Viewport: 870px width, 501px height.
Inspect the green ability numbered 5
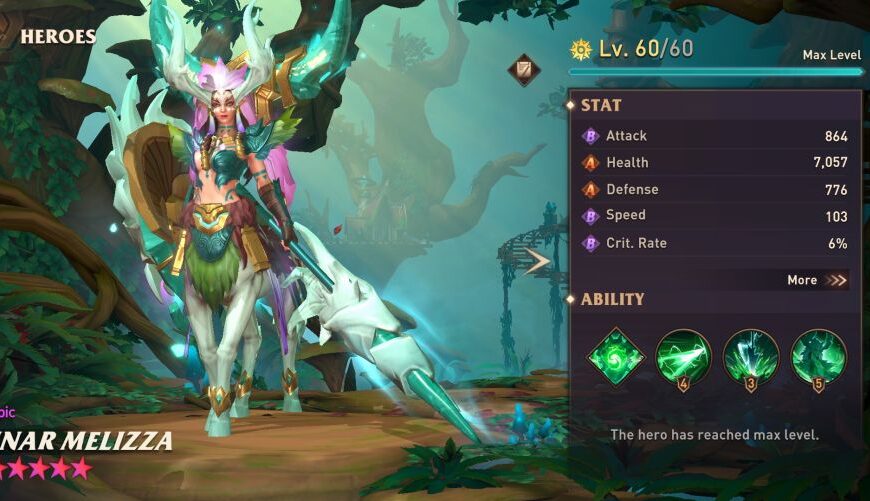(x=819, y=356)
